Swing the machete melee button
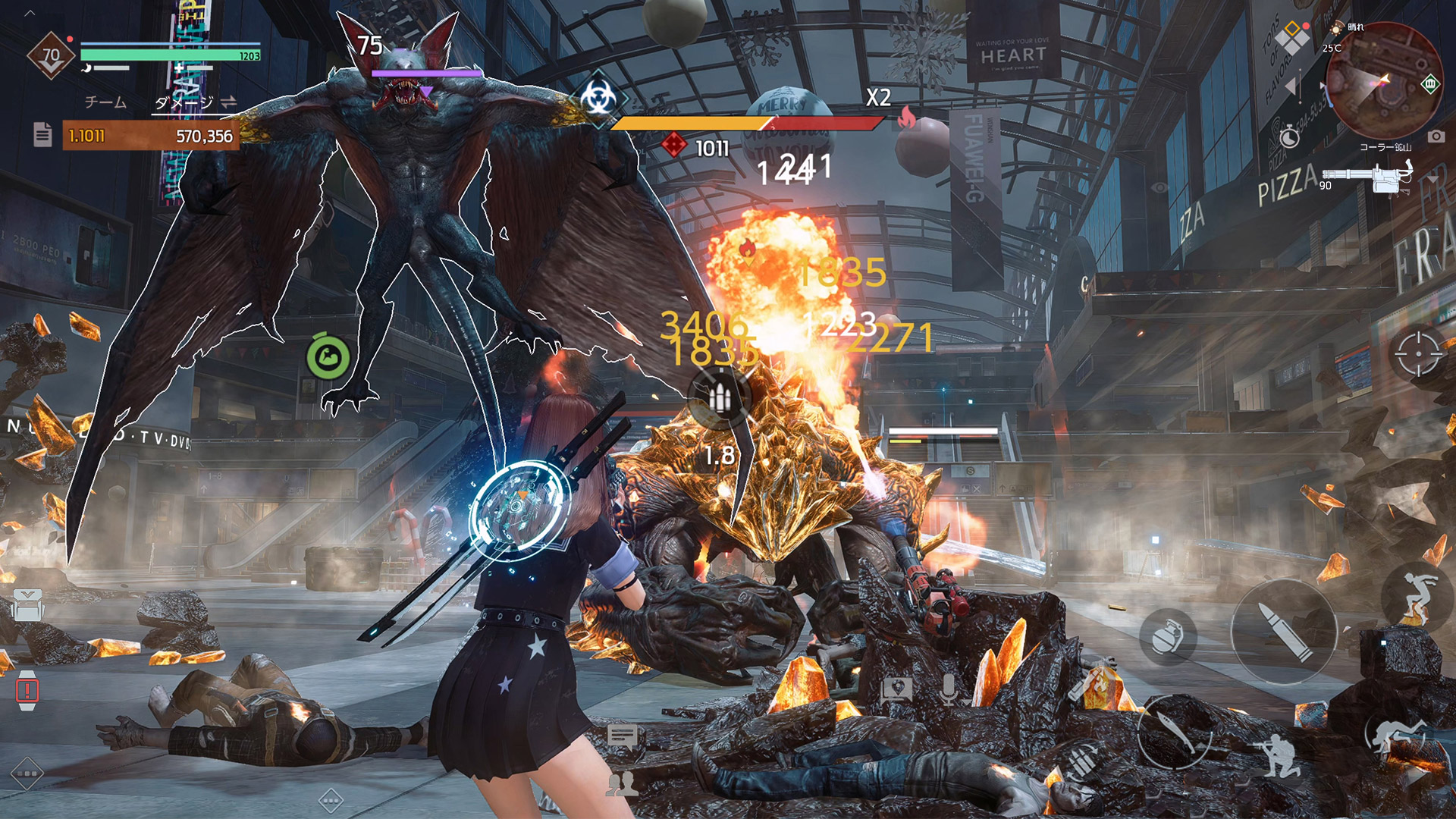The width and height of the screenshot is (1456, 819). (x=1175, y=732)
